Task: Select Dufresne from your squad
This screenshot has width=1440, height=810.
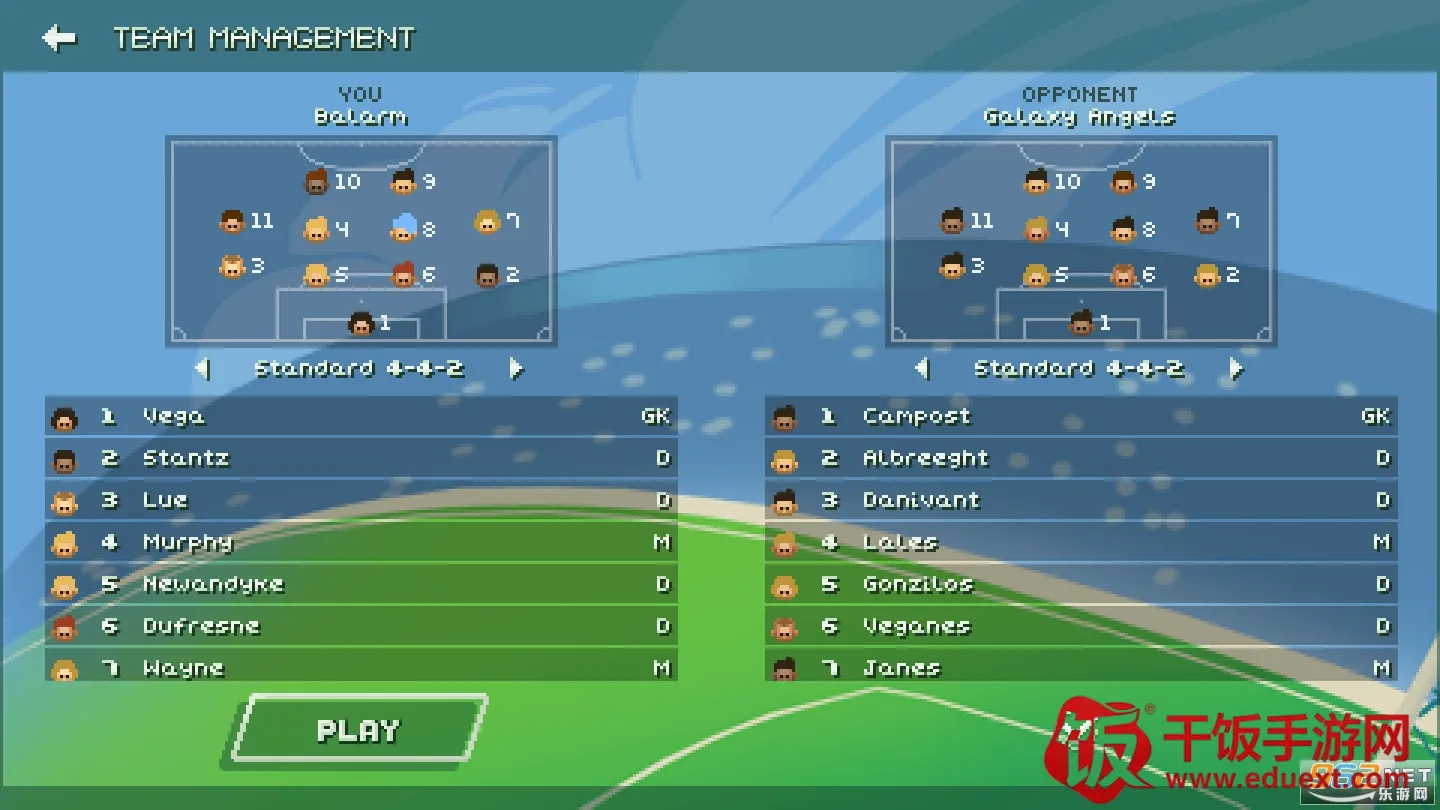Action: (360, 627)
